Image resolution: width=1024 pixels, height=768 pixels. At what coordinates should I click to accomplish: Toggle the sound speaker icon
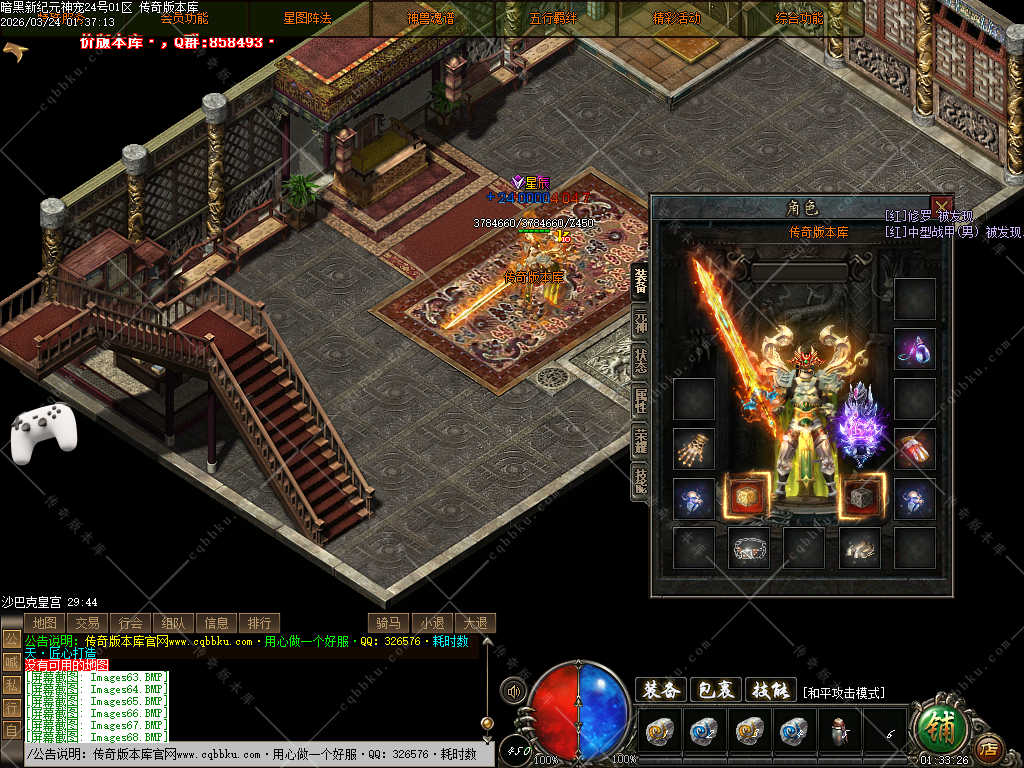(x=515, y=690)
